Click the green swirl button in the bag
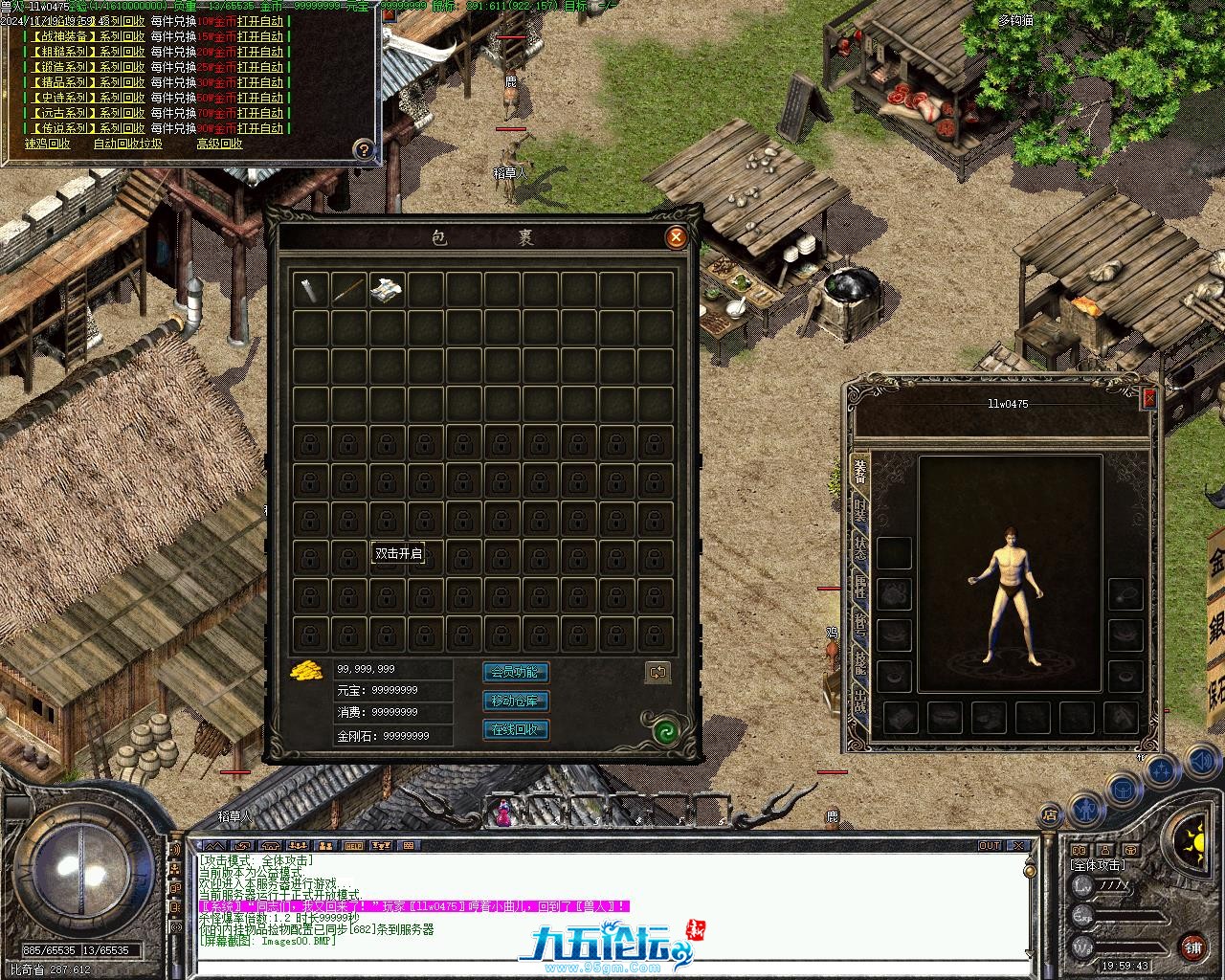The height and width of the screenshot is (980, 1225). 666,732
